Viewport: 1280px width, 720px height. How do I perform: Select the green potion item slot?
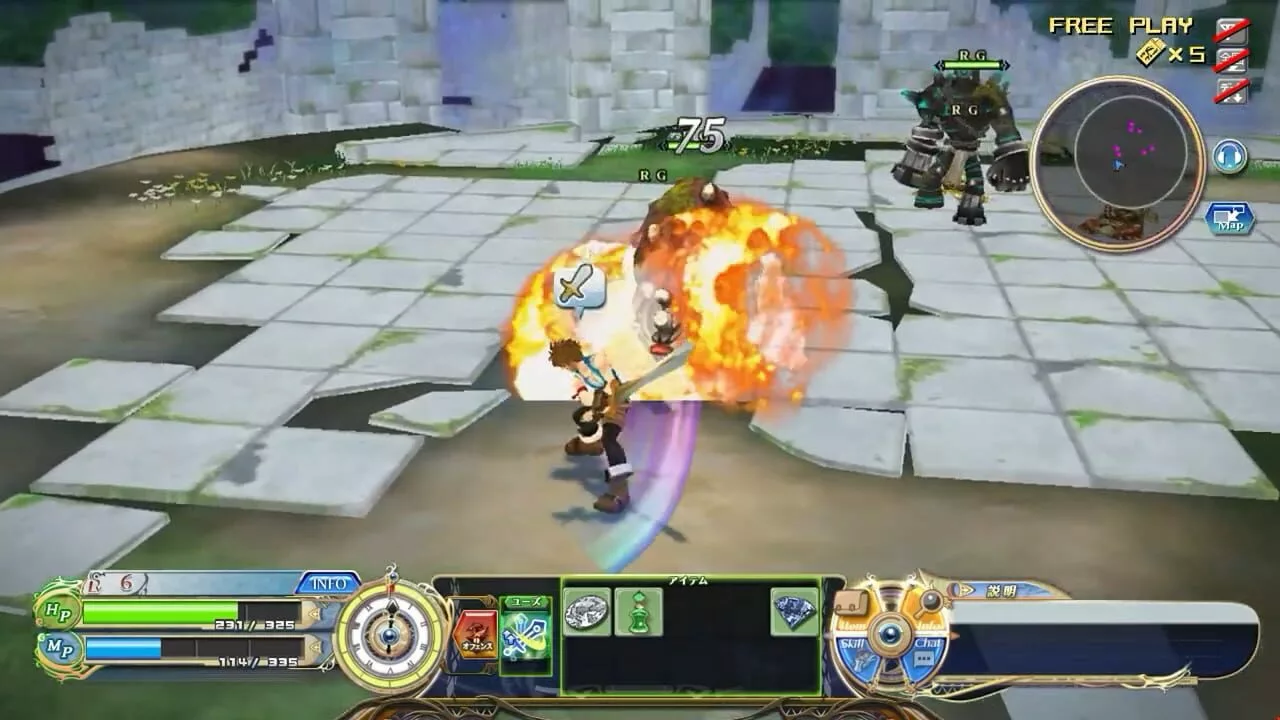638,612
